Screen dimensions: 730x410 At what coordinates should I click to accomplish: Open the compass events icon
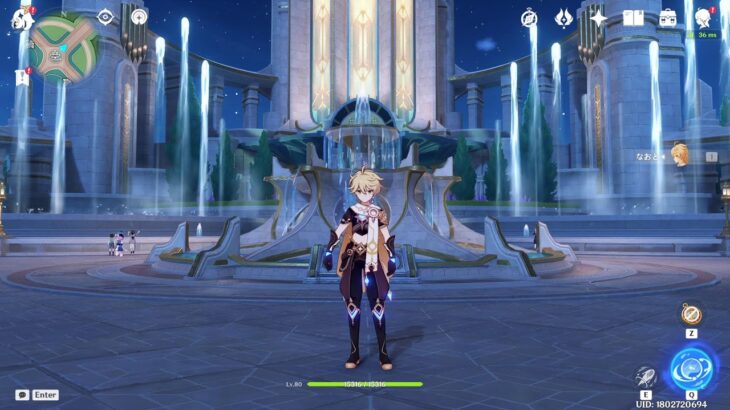tap(530, 18)
